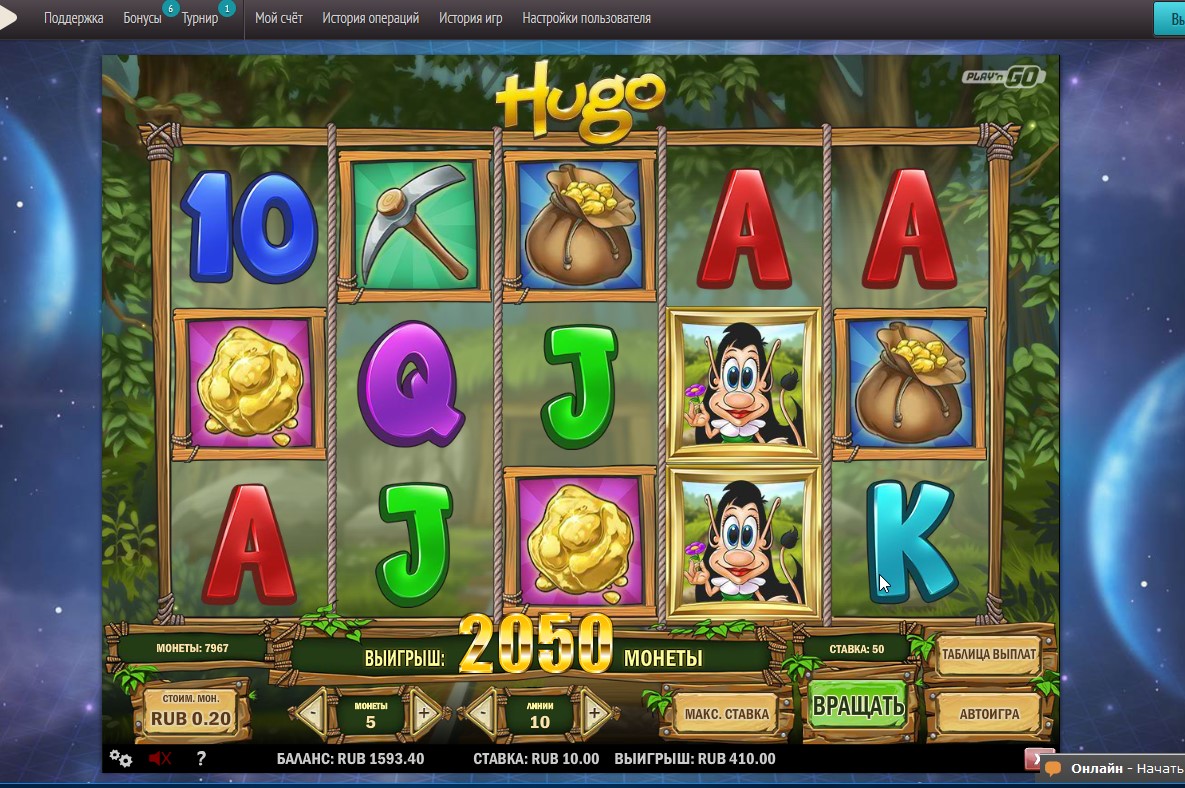
Task: Open the Бонусы section
Action: click(x=142, y=18)
